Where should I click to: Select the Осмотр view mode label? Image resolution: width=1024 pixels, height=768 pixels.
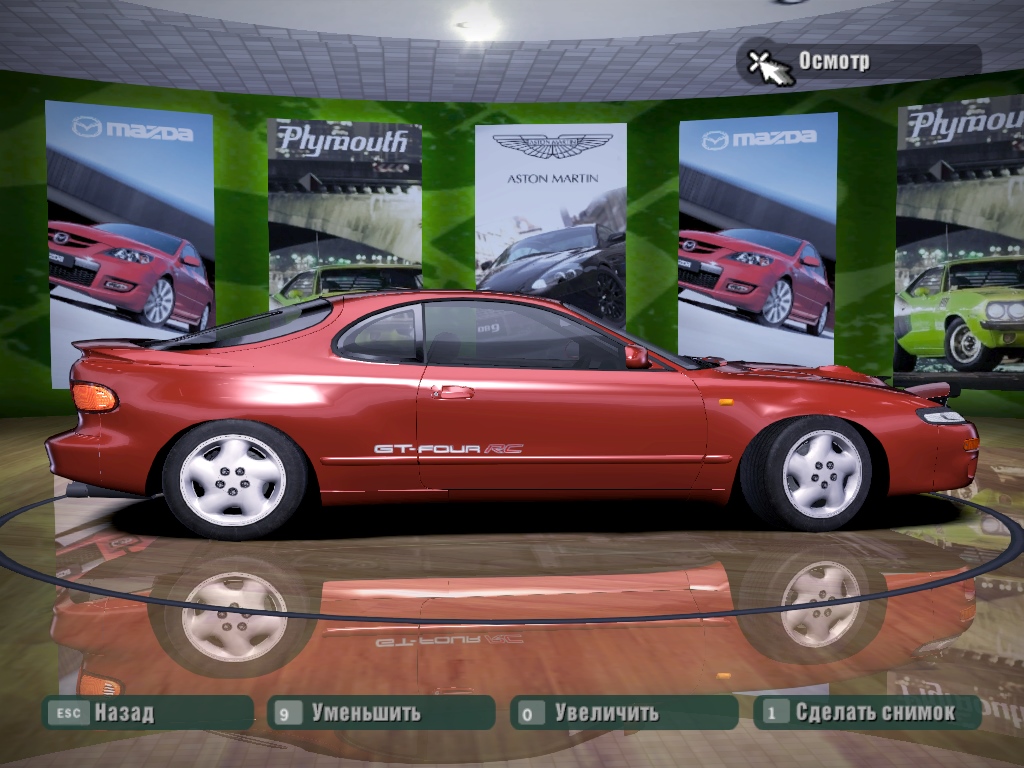click(x=833, y=61)
